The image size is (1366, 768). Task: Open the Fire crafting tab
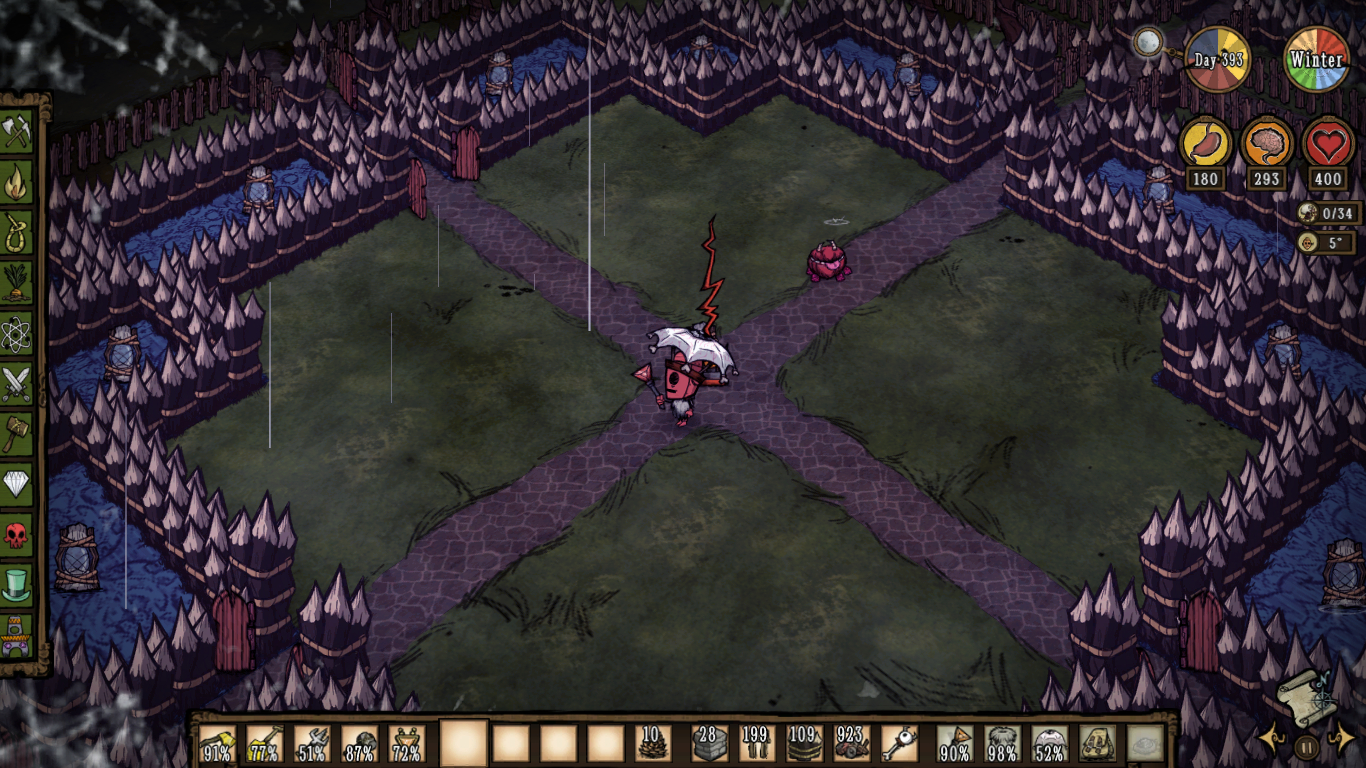[x=17, y=182]
